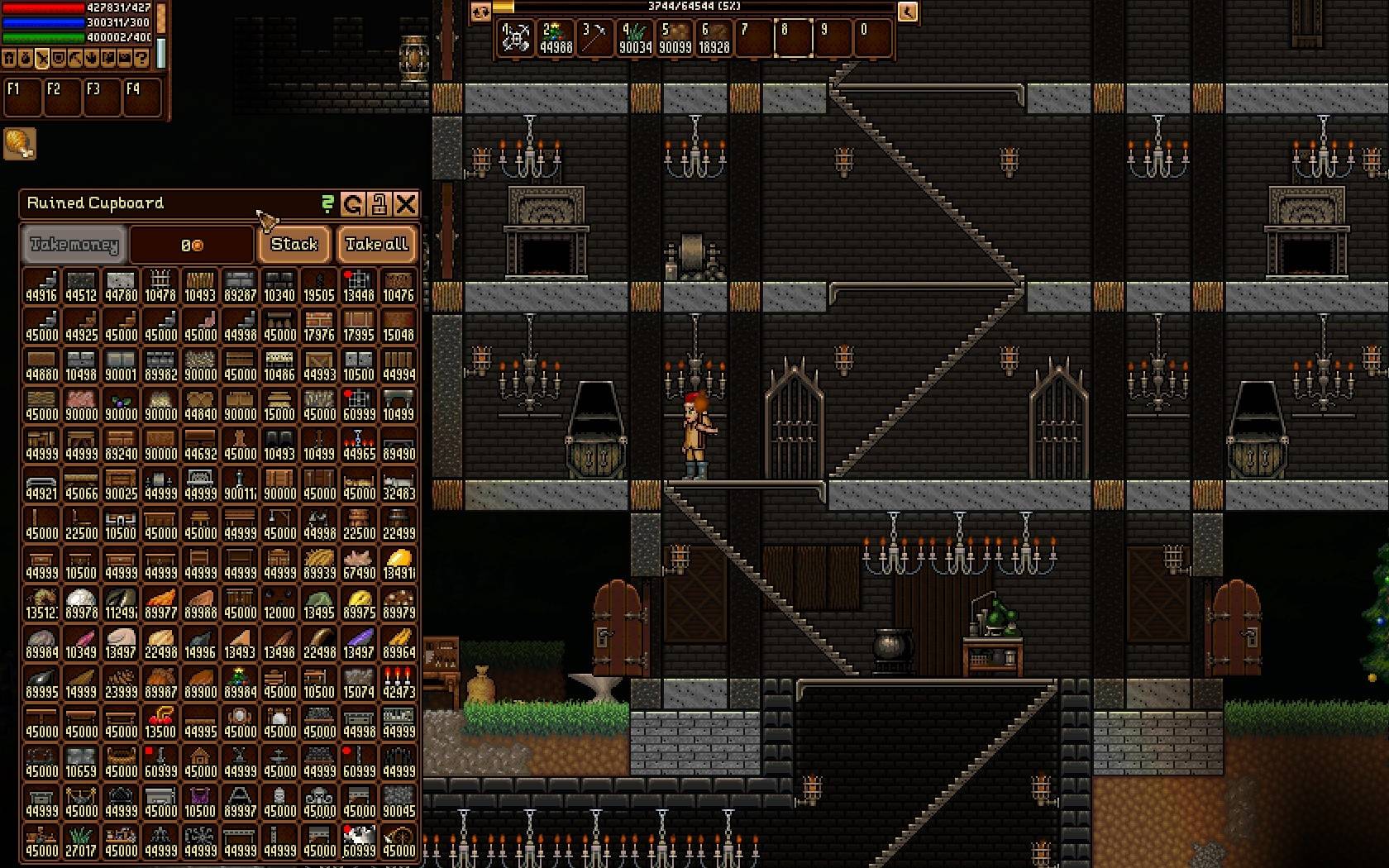Close the Ruined Cupboard window
This screenshot has width=1389, height=868.
(405, 203)
